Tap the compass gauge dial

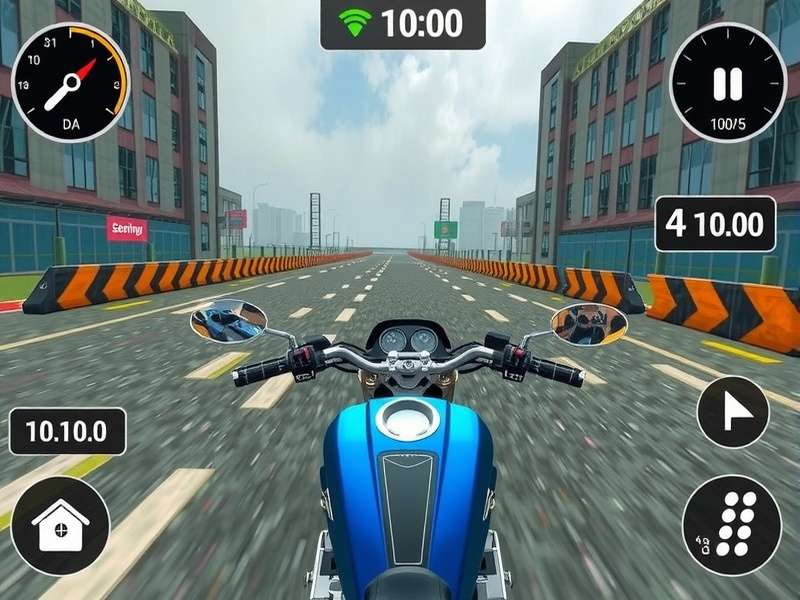70,82
